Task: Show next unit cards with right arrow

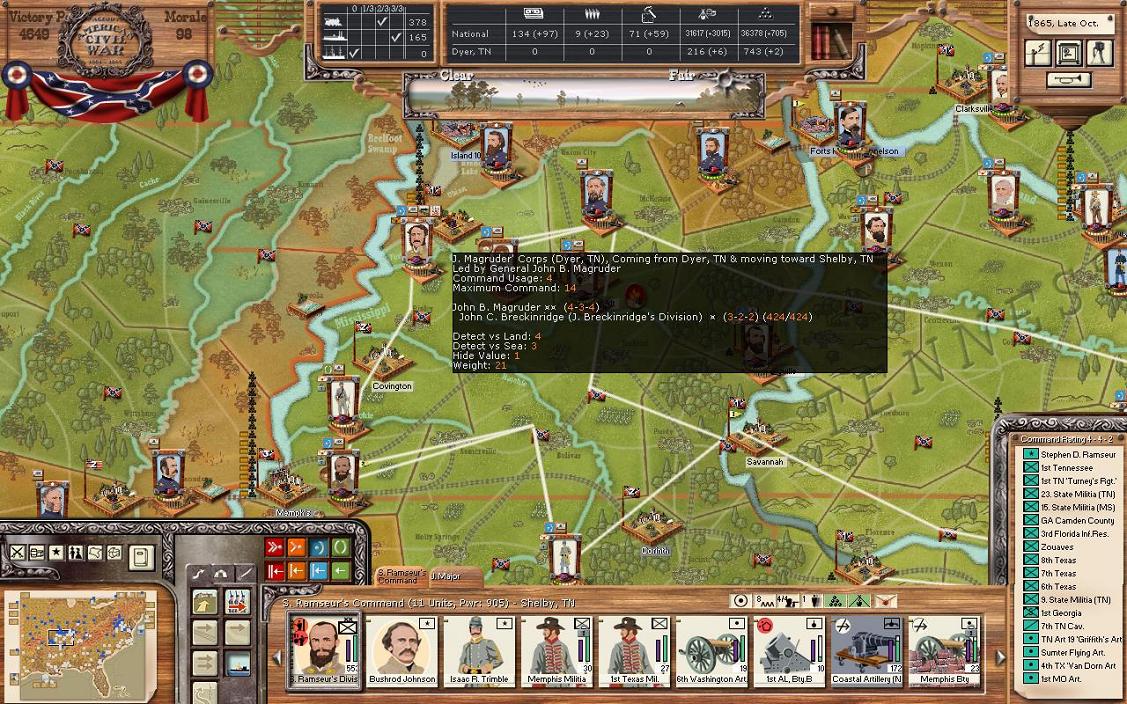Action: point(999,657)
